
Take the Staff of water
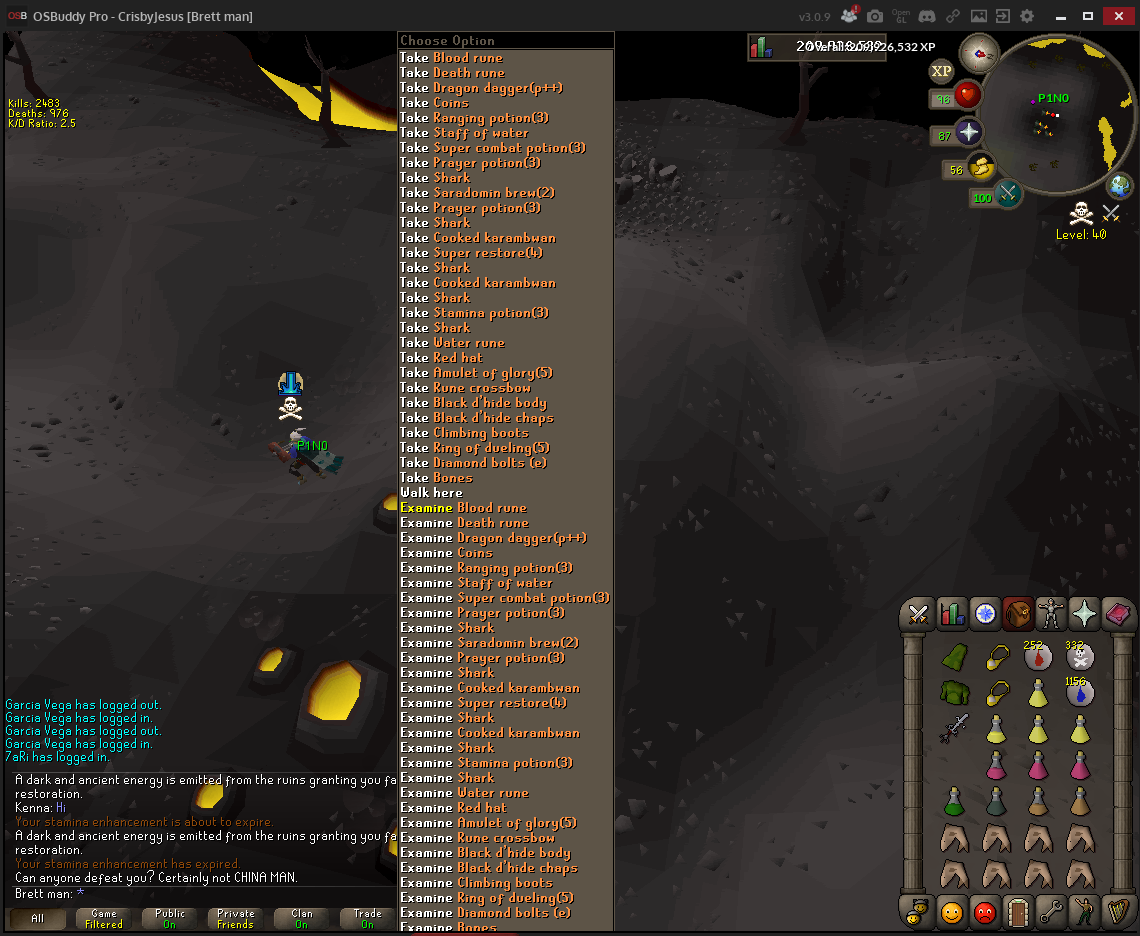(x=464, y=133)
